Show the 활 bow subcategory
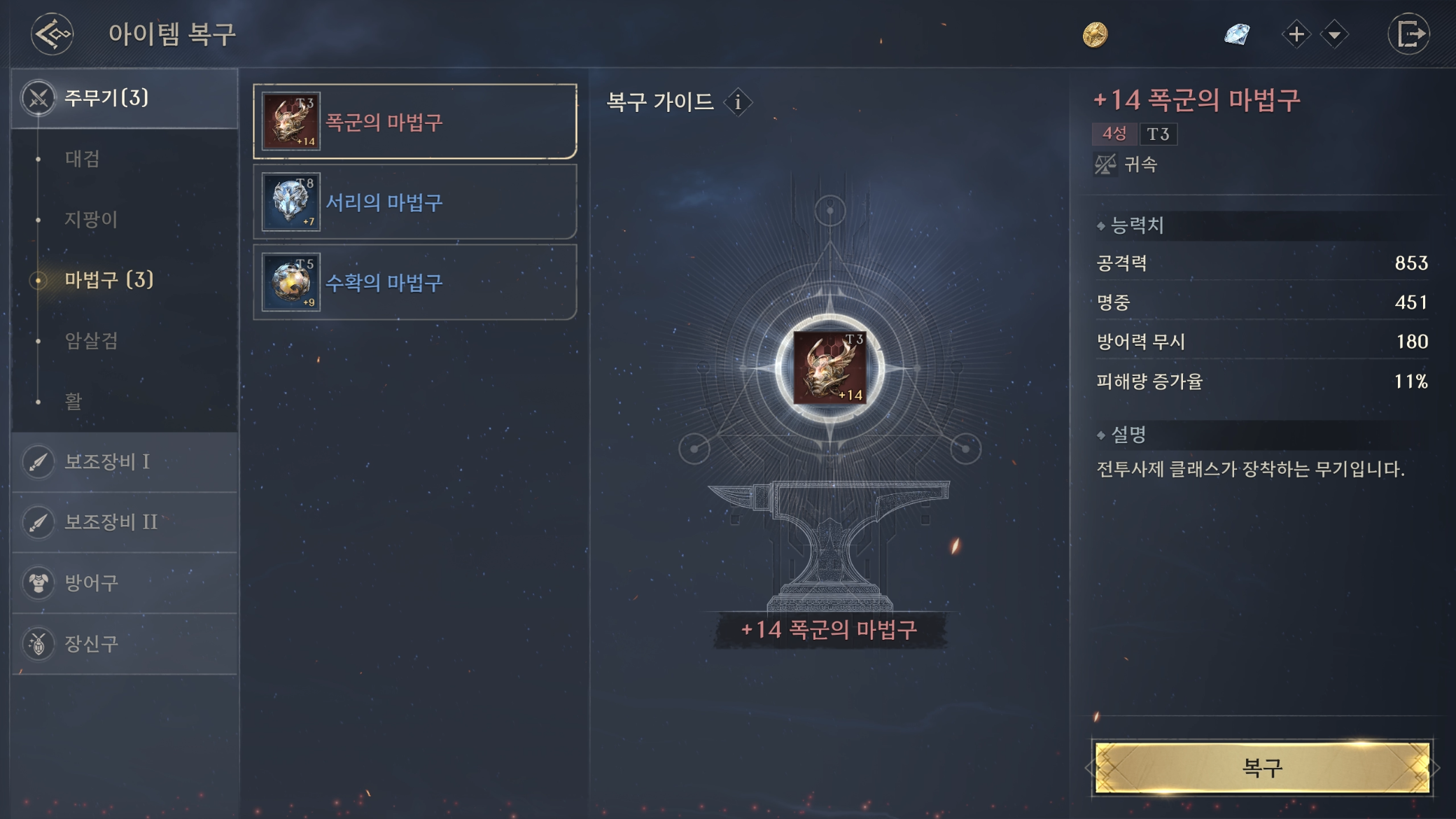 pos(73,401)
